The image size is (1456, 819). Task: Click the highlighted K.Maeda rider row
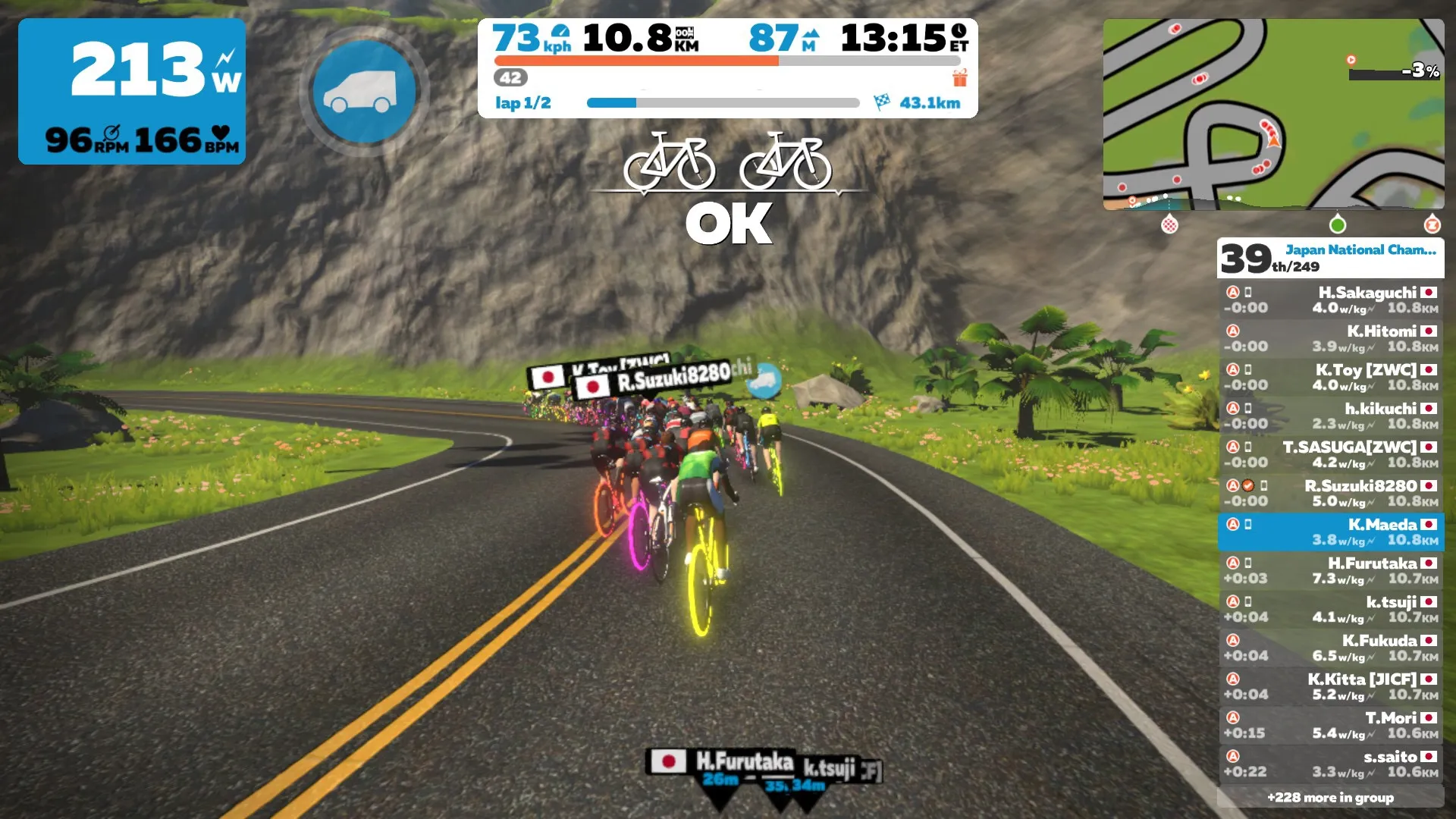[1330, 532]
